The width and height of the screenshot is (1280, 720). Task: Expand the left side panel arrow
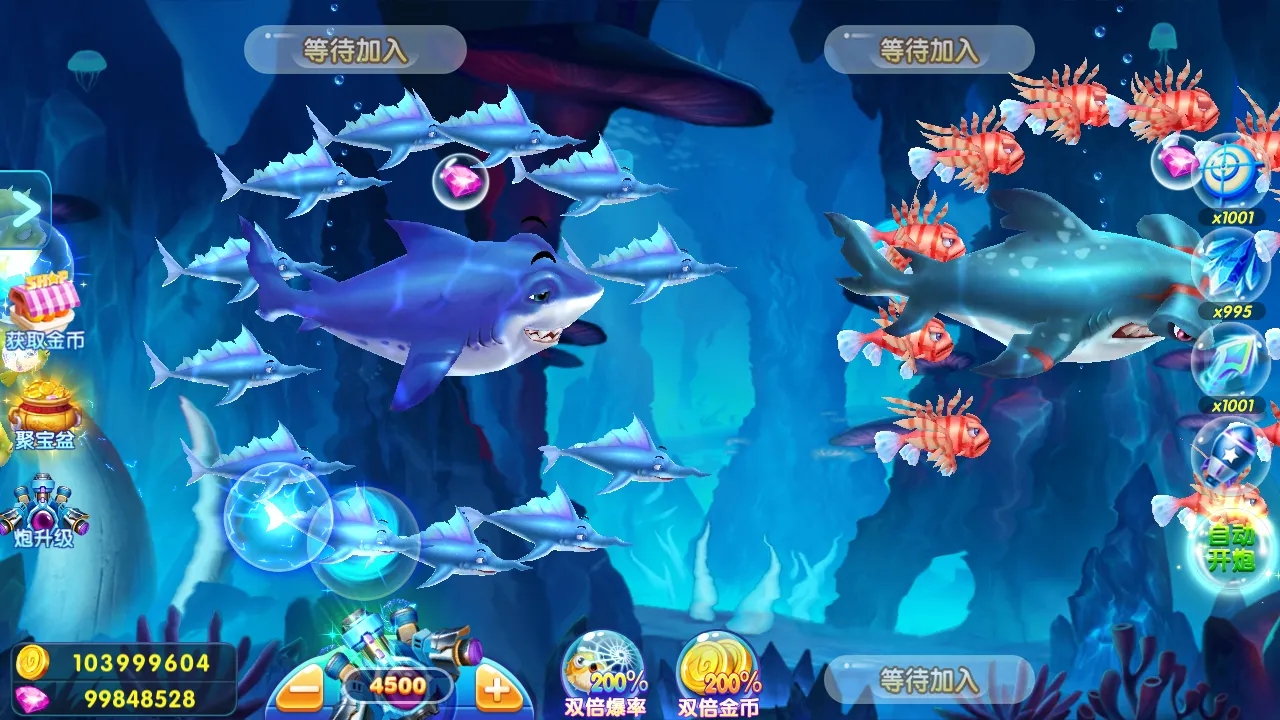(24, 208)
